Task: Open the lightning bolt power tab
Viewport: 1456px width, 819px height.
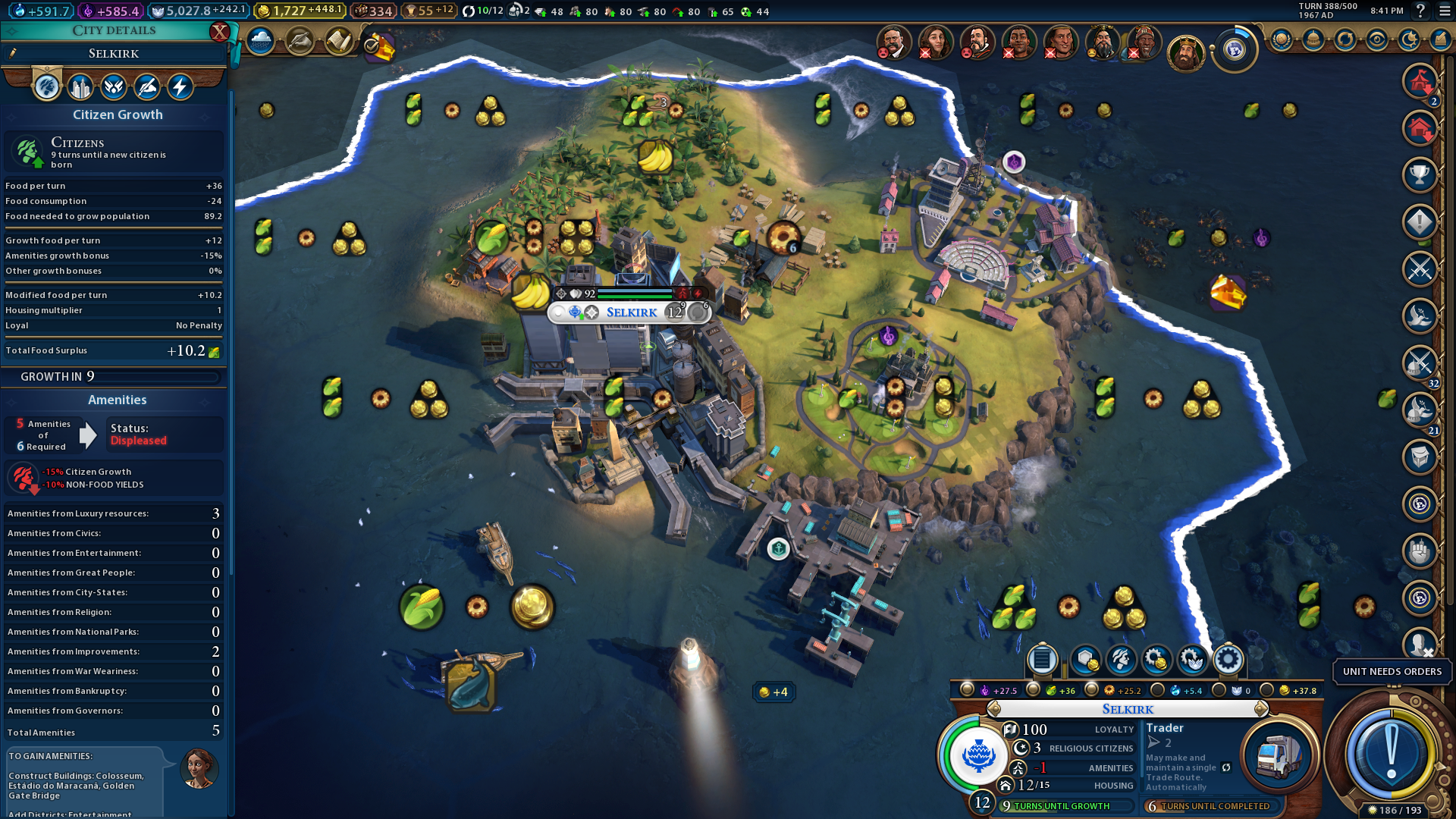Action: [x=180, y=87]
